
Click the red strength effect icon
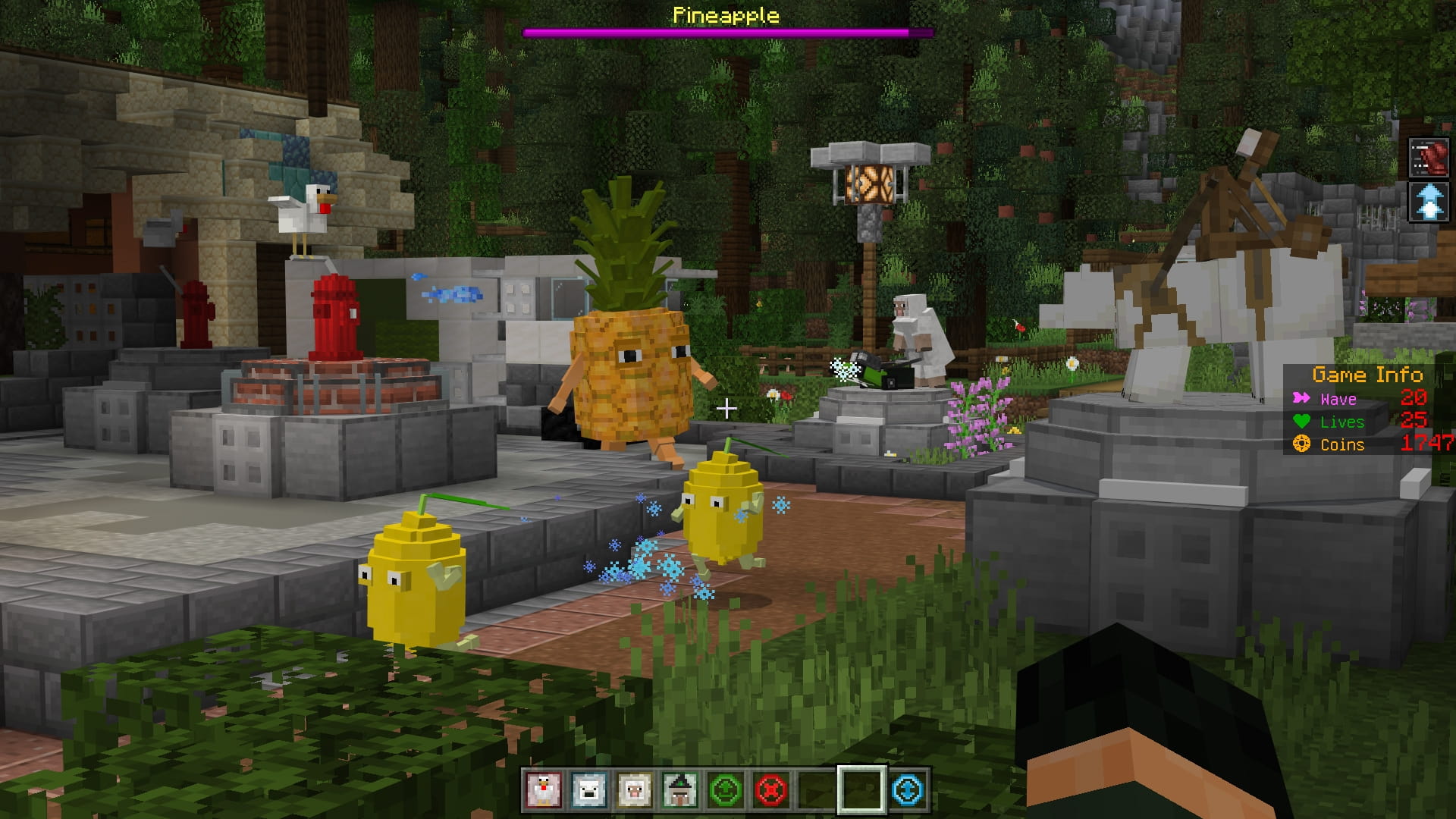[1429, 158]
